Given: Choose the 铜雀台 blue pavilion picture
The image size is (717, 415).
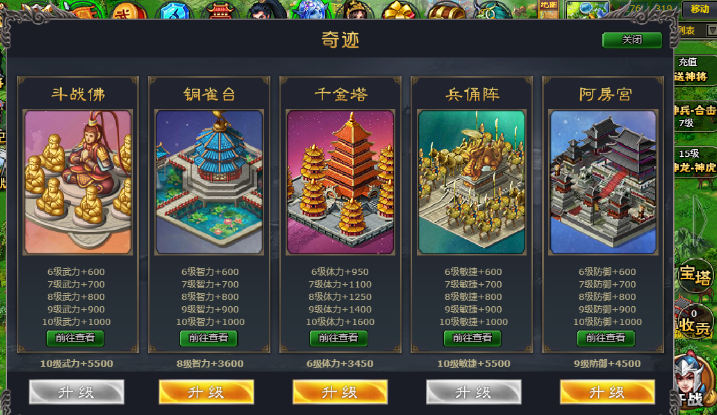Looking at the screenshot, I should (x=209, y=182).
